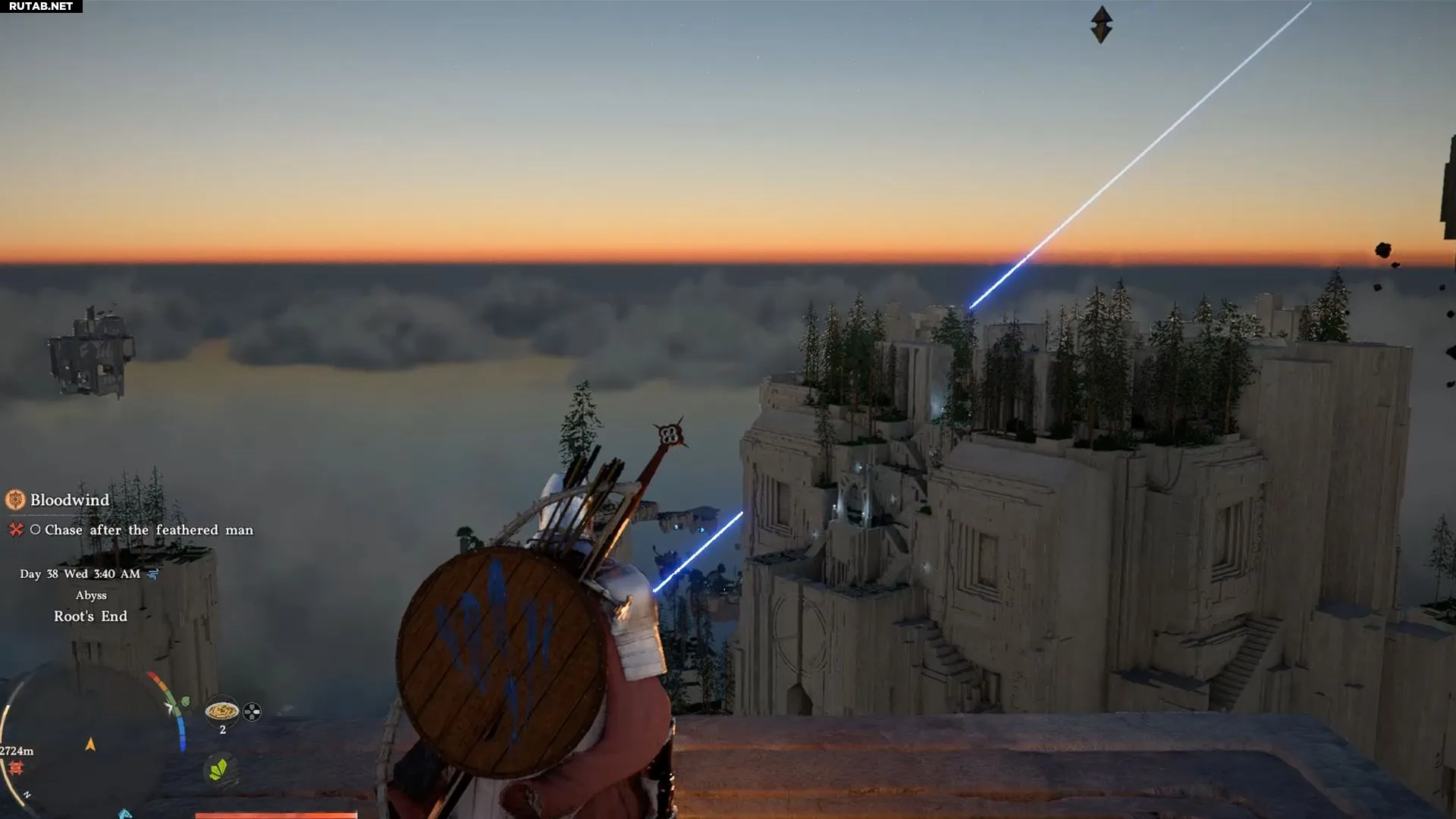Select the Chase after the feathered man objective
The width and height of the screenshot is (1456, 819).
tap(149, 530)
